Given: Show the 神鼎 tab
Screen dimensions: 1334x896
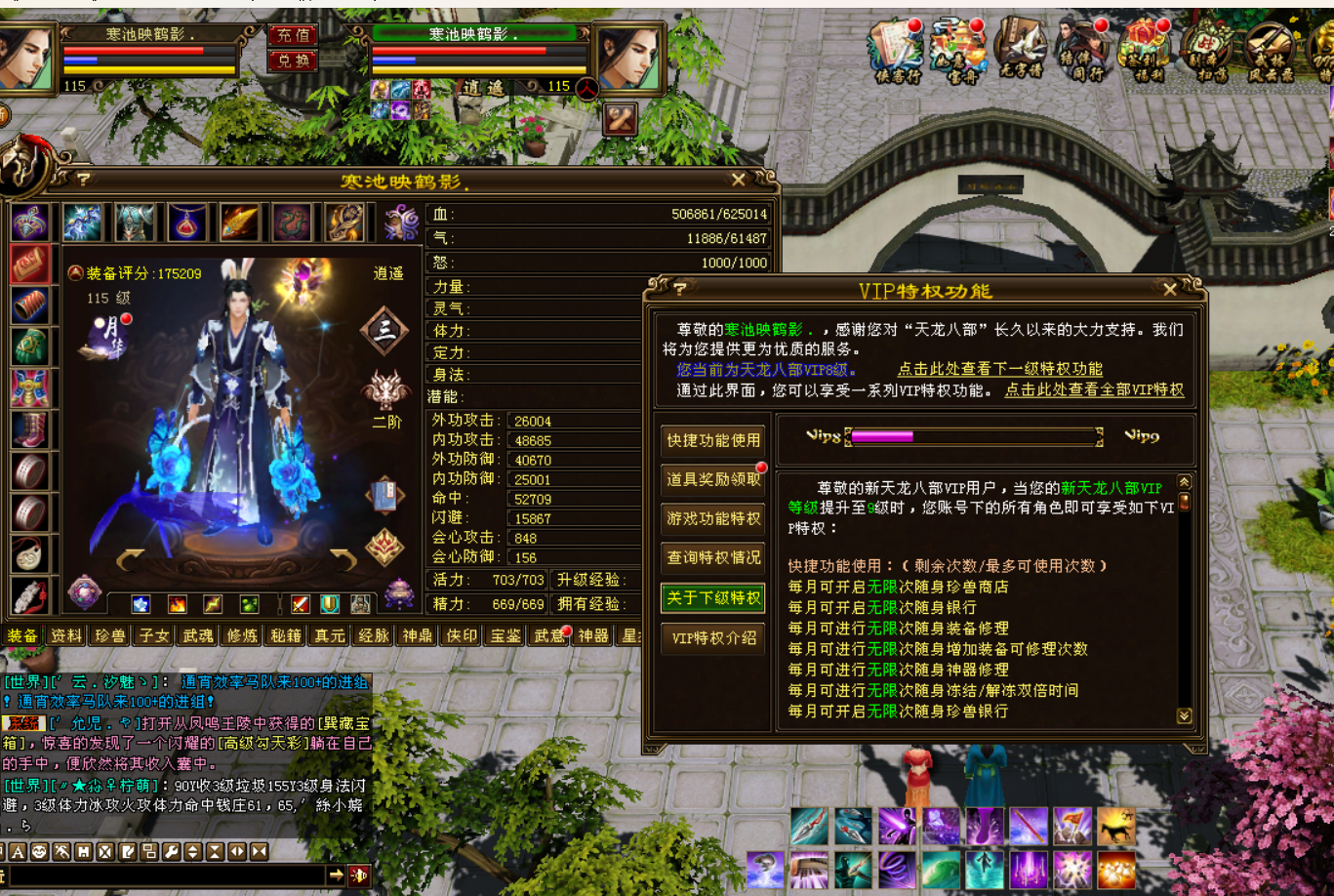Looking at the screenshot, I should 418,635.
